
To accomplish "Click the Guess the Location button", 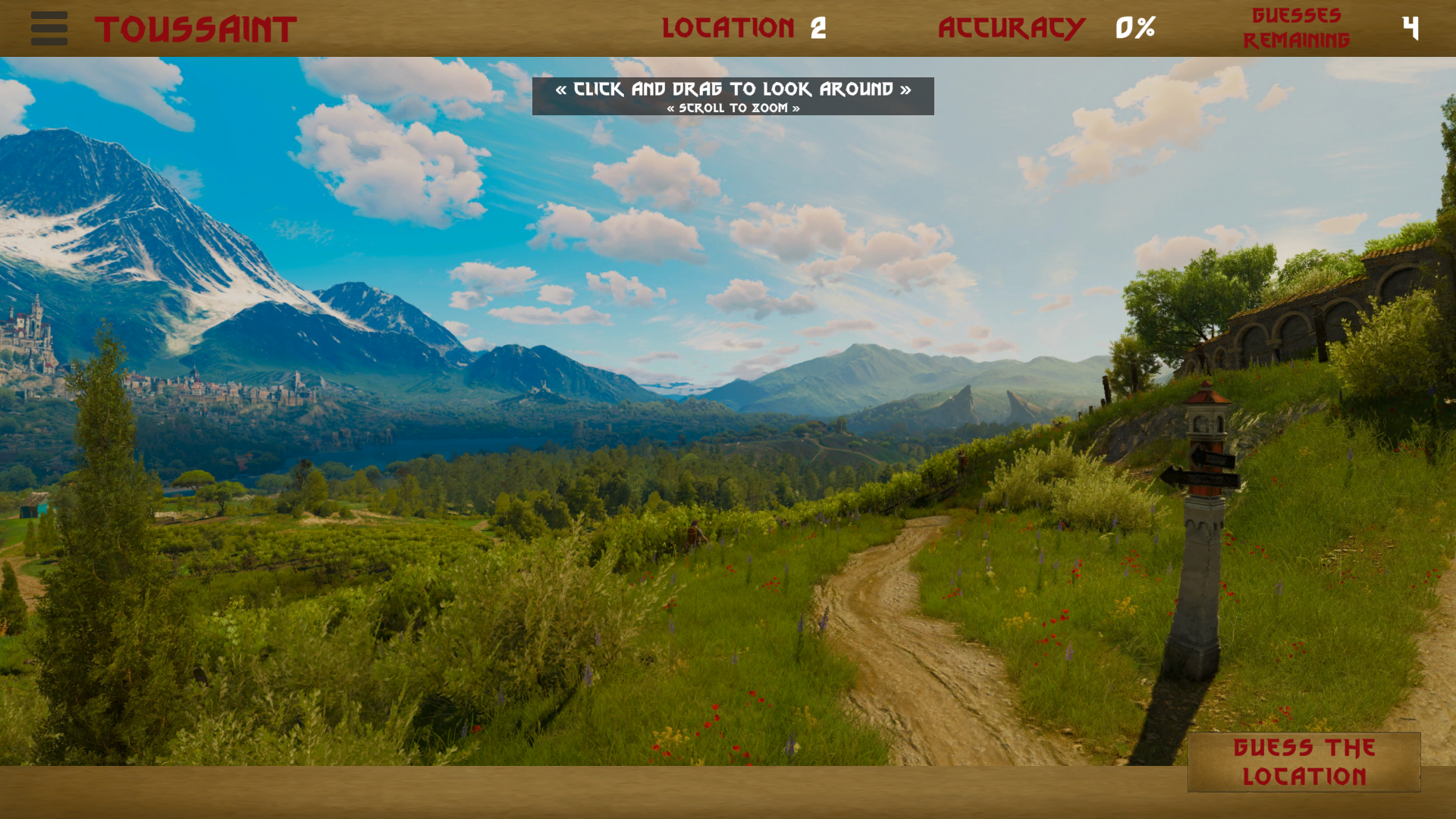I will pyautogui.click(x=1304, y=761).
